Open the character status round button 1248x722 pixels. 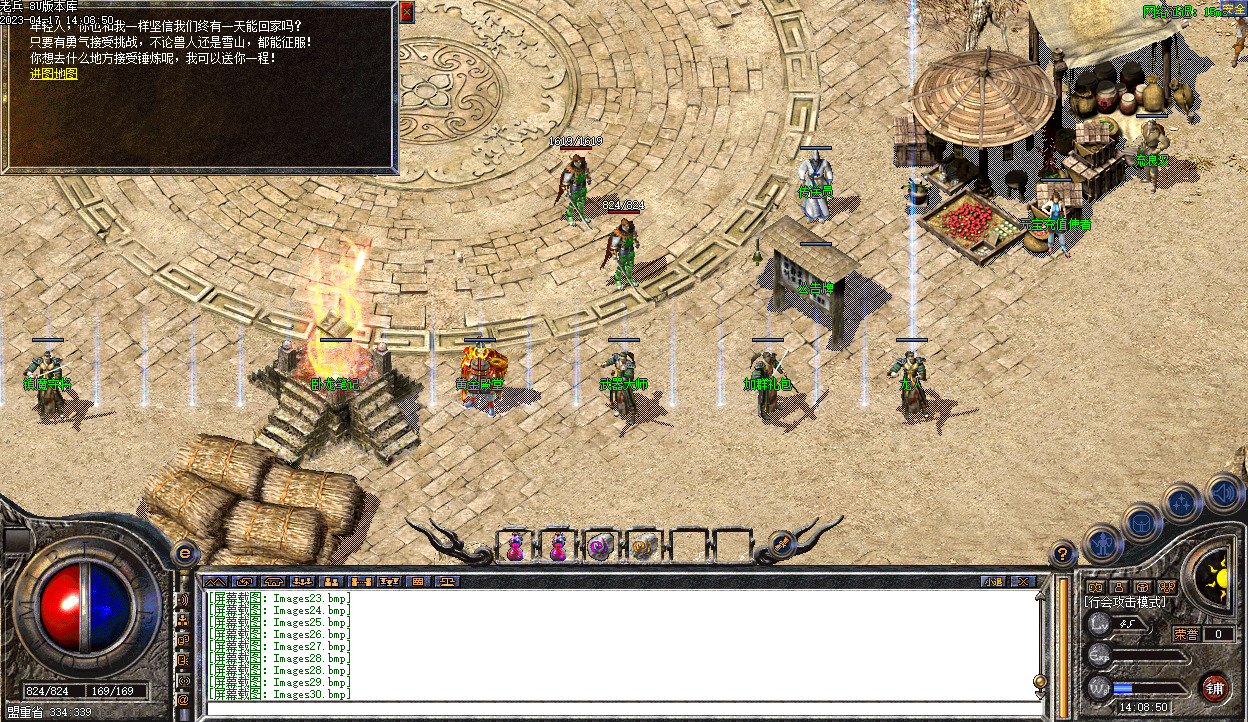[x=1102, y=544]
